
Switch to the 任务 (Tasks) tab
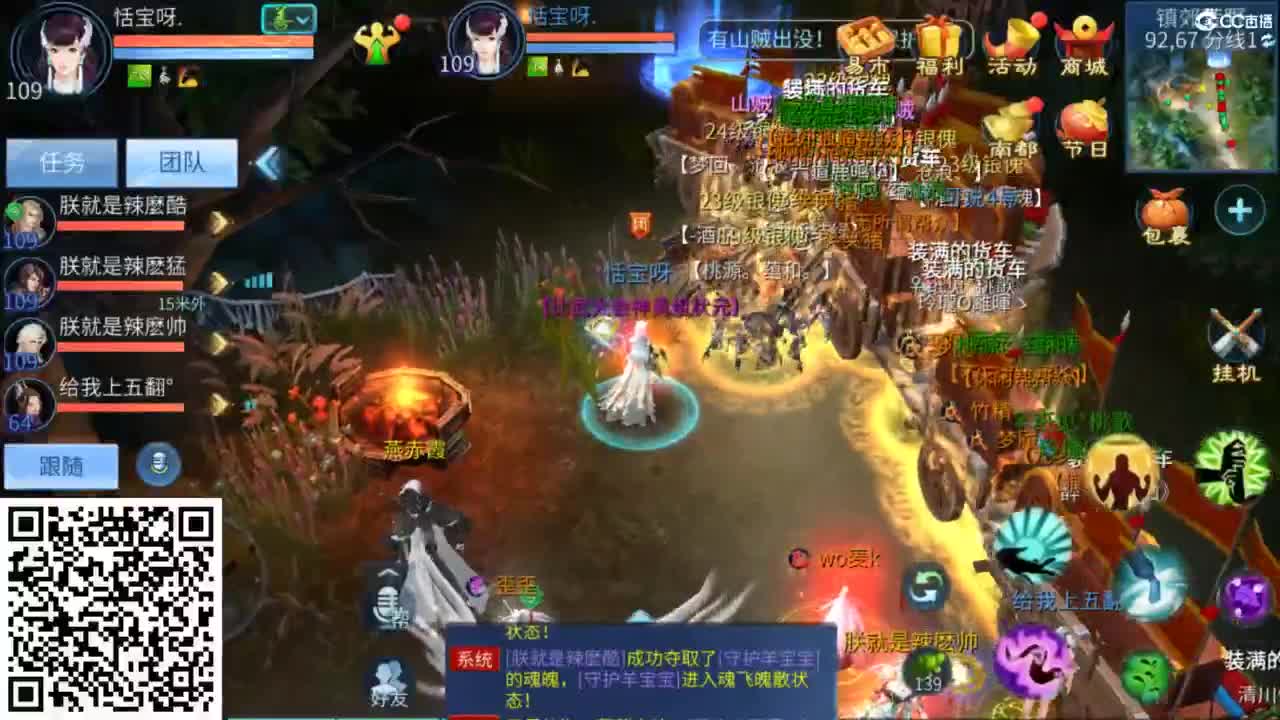62,162
